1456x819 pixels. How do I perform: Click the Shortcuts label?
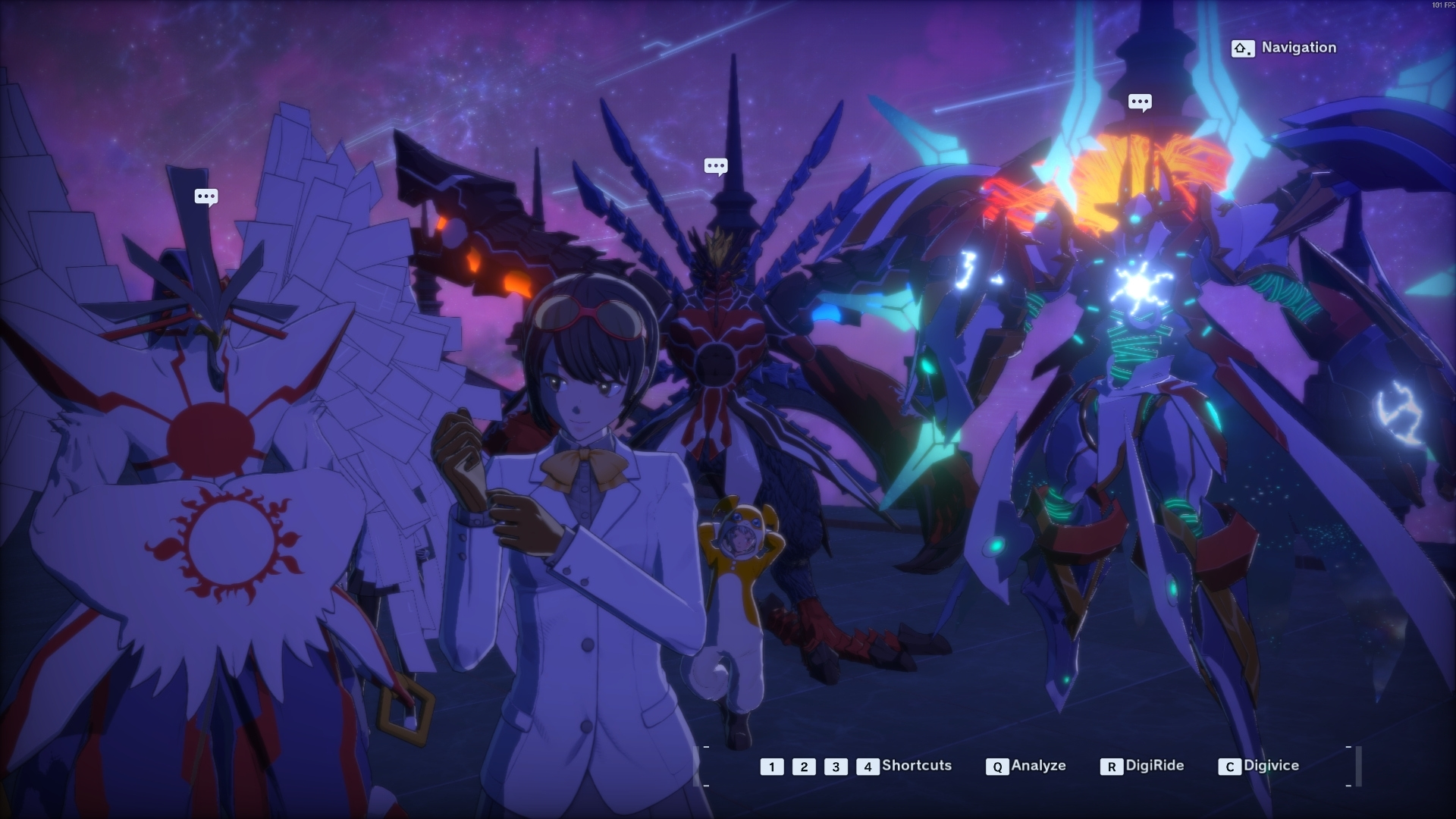tap(916, 766)
